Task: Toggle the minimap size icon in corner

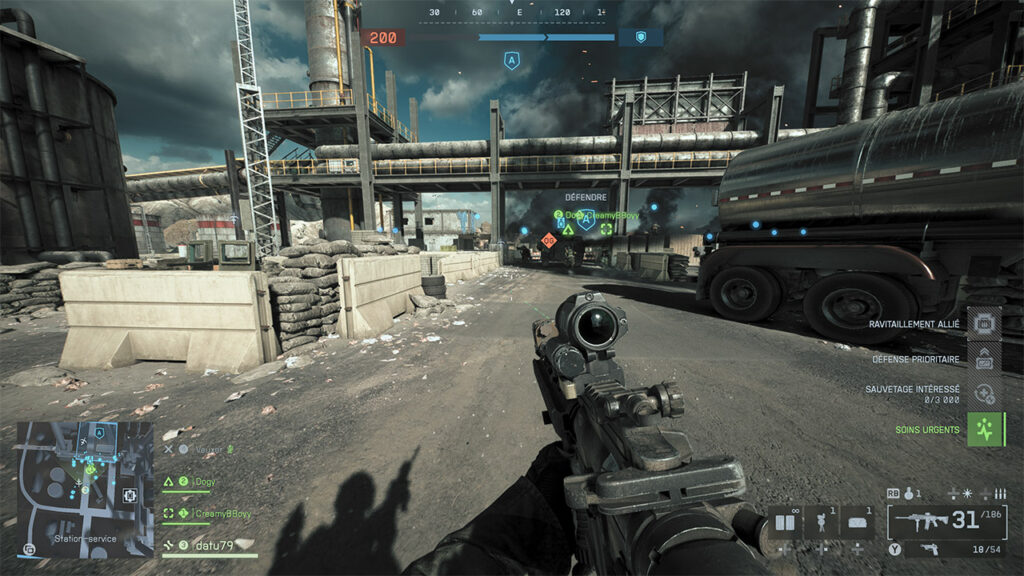Action: point(29,549)
